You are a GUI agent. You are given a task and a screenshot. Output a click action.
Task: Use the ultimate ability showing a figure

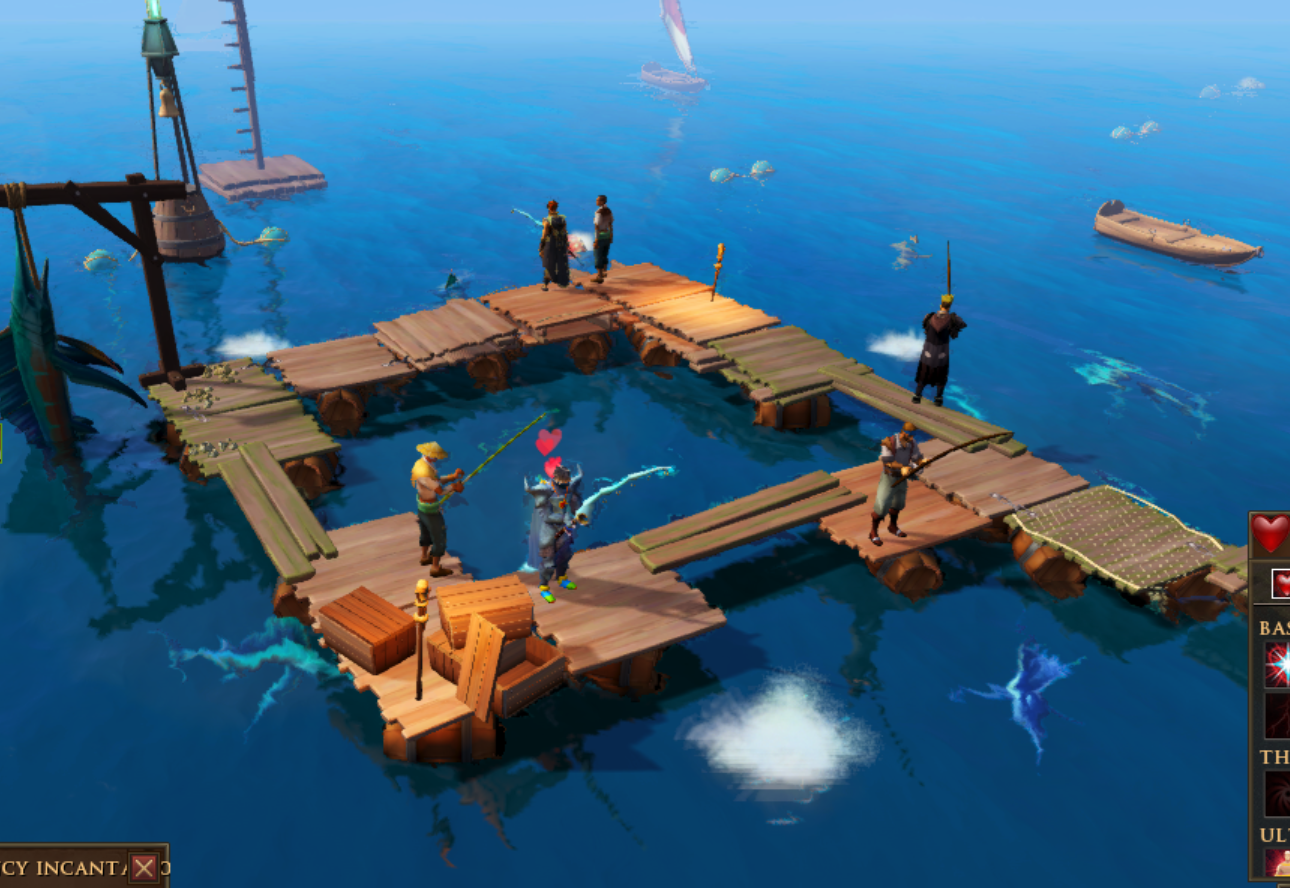(1277, 863)
